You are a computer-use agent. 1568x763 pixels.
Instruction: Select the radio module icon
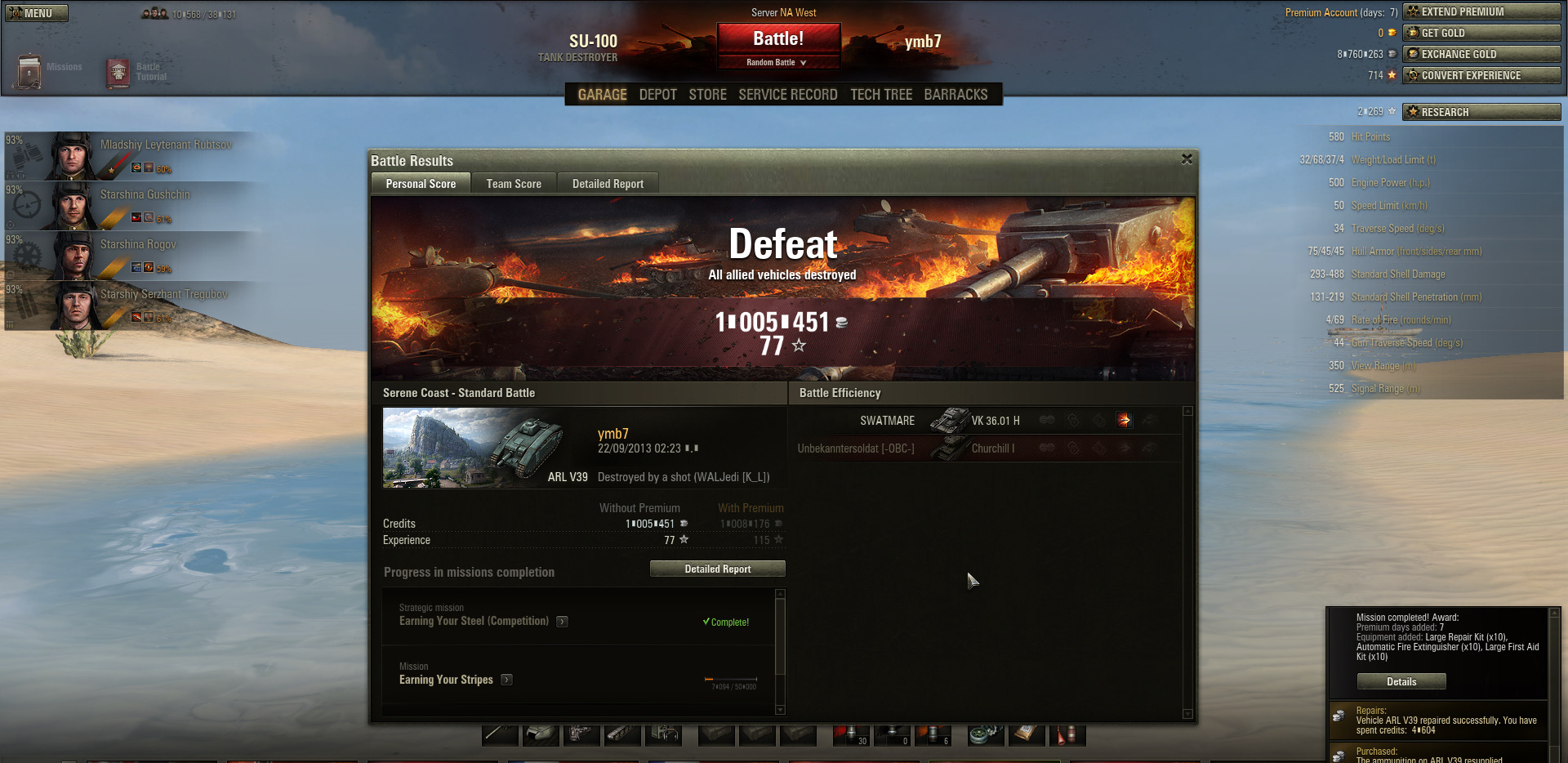pyautogui.click(x=664, y=735)
